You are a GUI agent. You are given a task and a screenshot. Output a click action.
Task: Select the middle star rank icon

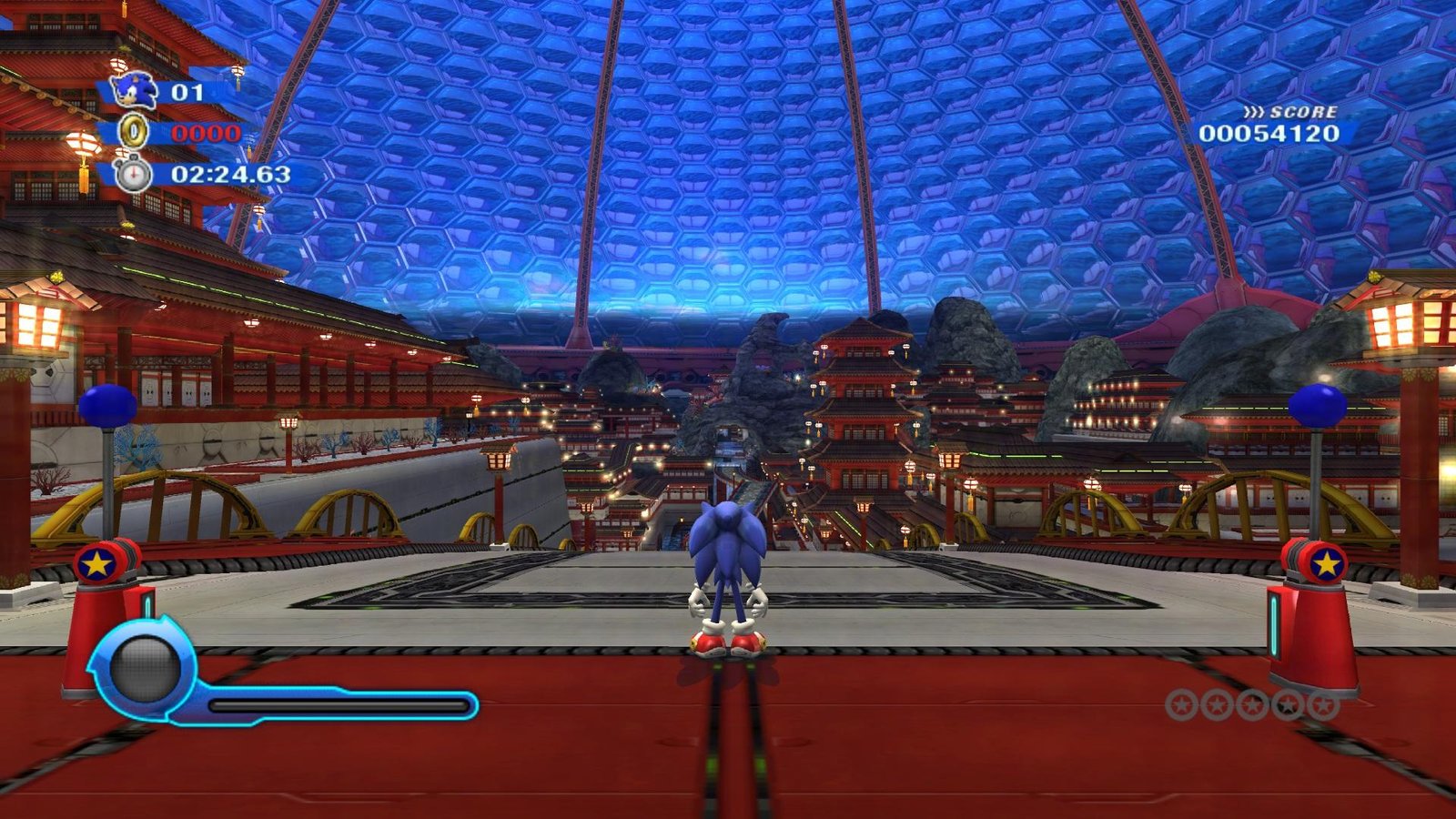[1251, 703]
